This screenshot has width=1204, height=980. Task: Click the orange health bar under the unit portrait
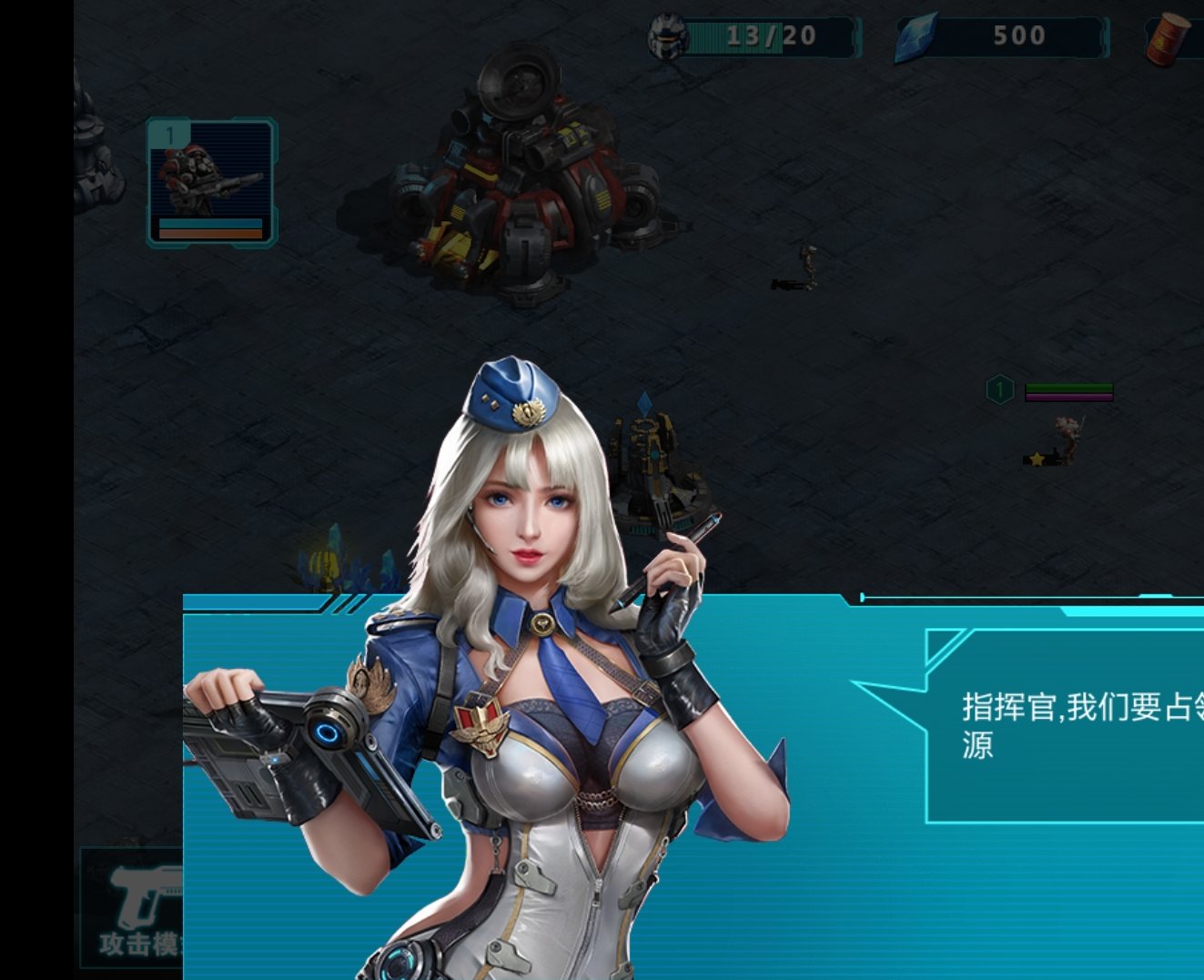210,234
